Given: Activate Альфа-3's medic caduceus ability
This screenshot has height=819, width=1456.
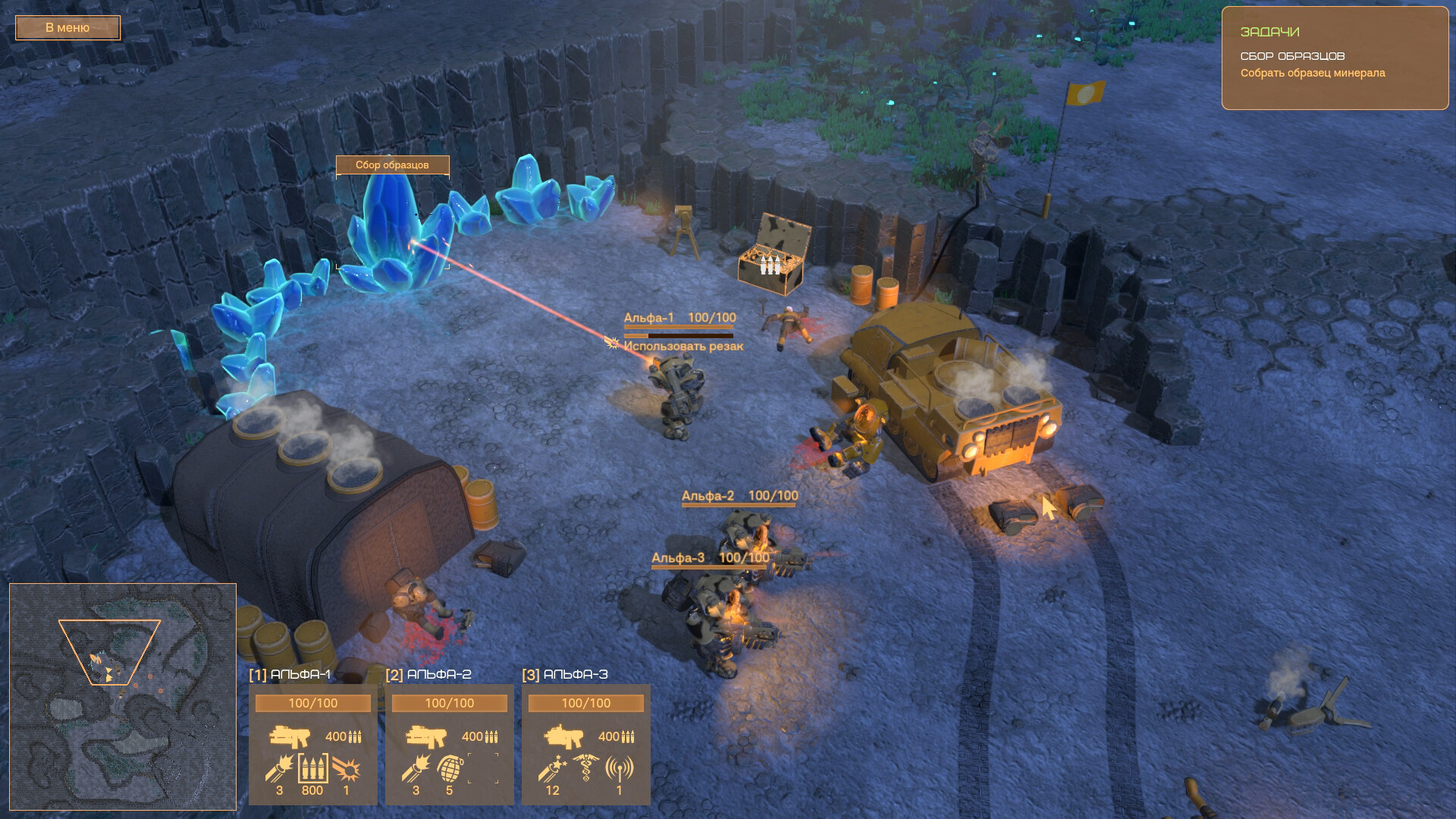Looking at the screenshot, I should [586, 770].
